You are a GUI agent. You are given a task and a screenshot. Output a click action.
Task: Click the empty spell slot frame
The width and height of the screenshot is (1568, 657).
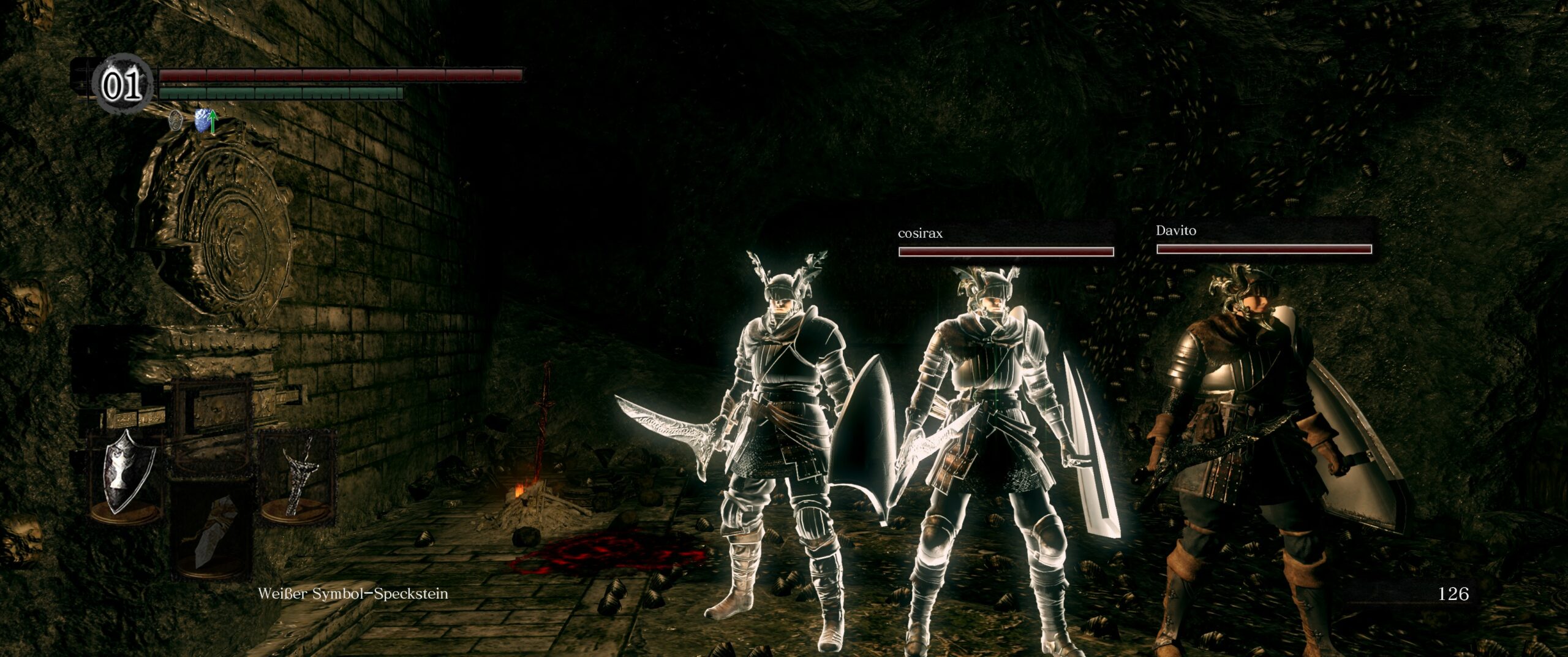[x=211, y=423]
